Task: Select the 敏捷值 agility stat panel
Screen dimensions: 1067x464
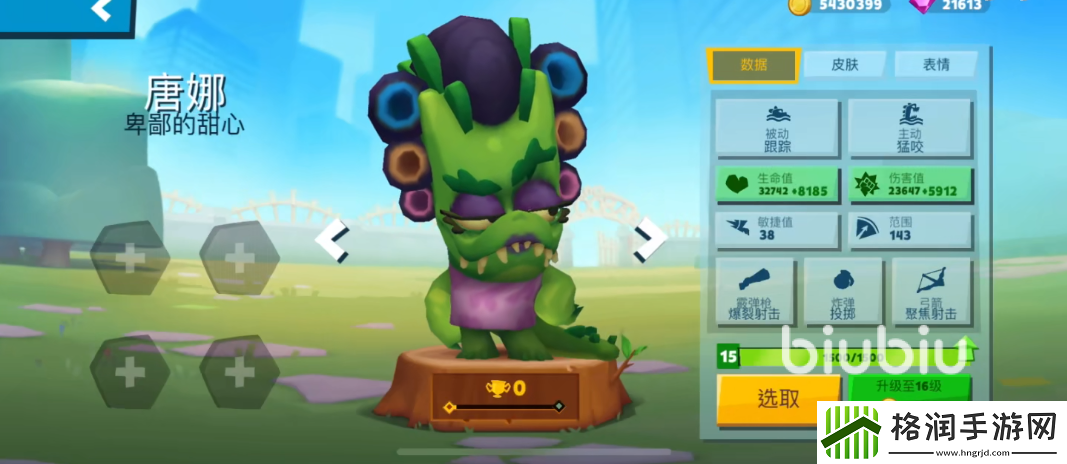Action: pyautogui.click(x=778, y=230)
